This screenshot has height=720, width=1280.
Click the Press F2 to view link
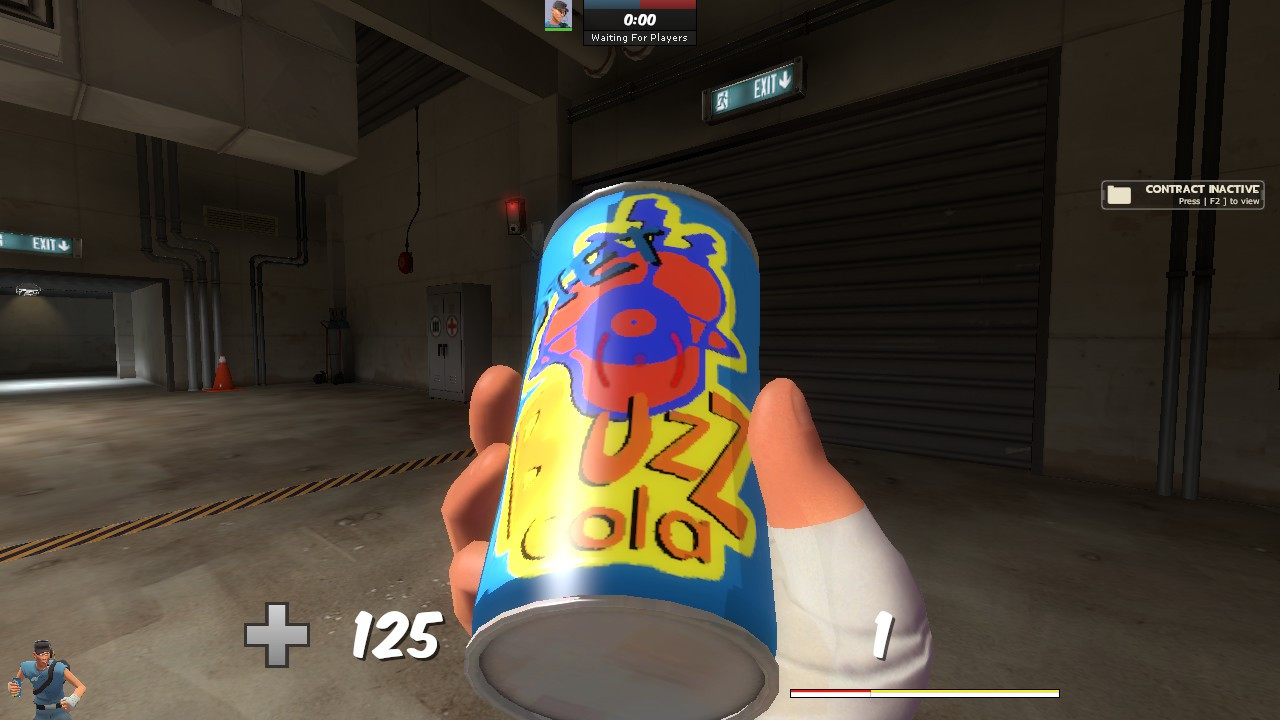[1218, 201]
